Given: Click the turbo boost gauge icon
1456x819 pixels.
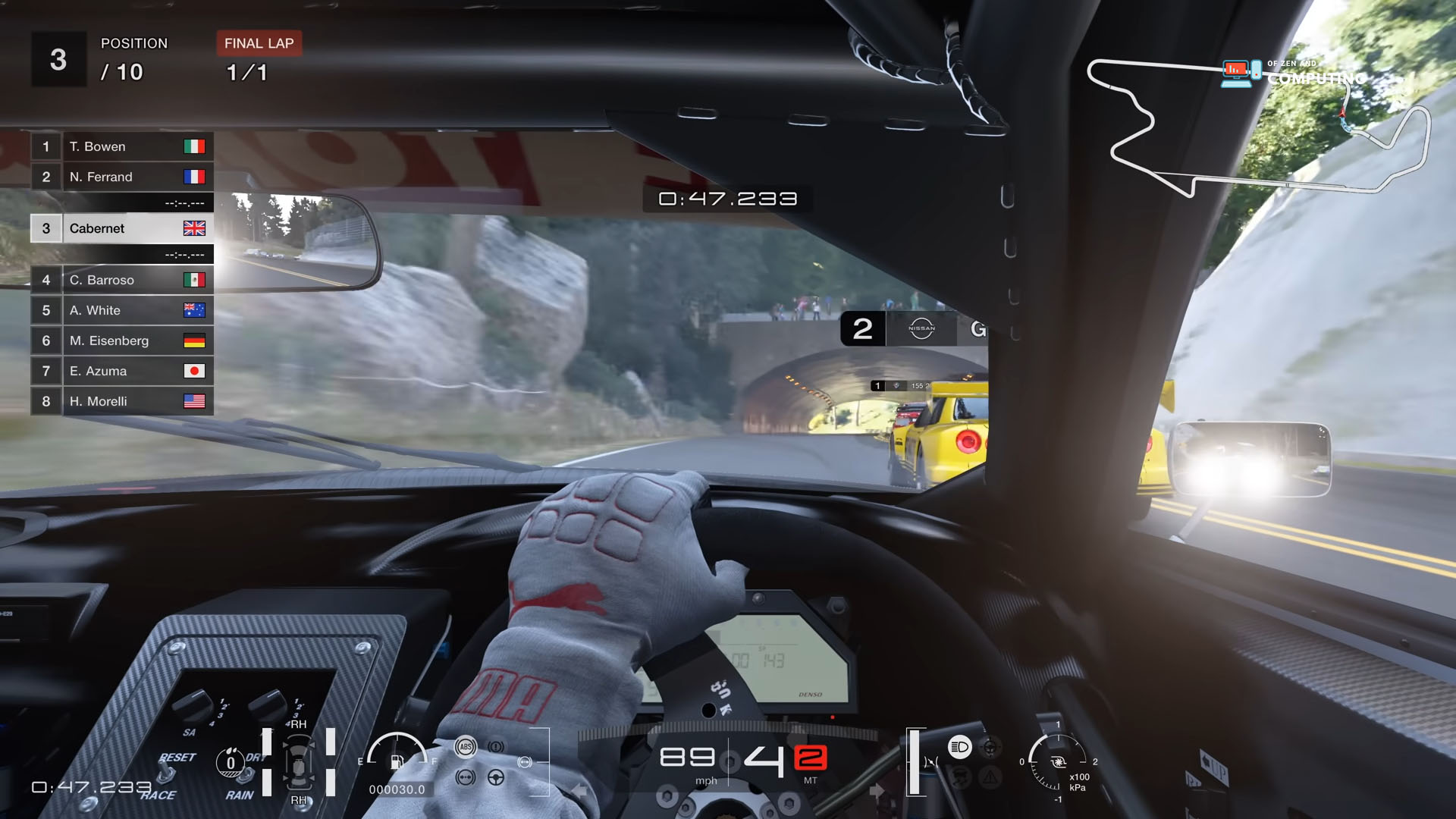Looking at the screenshot, I should click(x=1059, y=762).
